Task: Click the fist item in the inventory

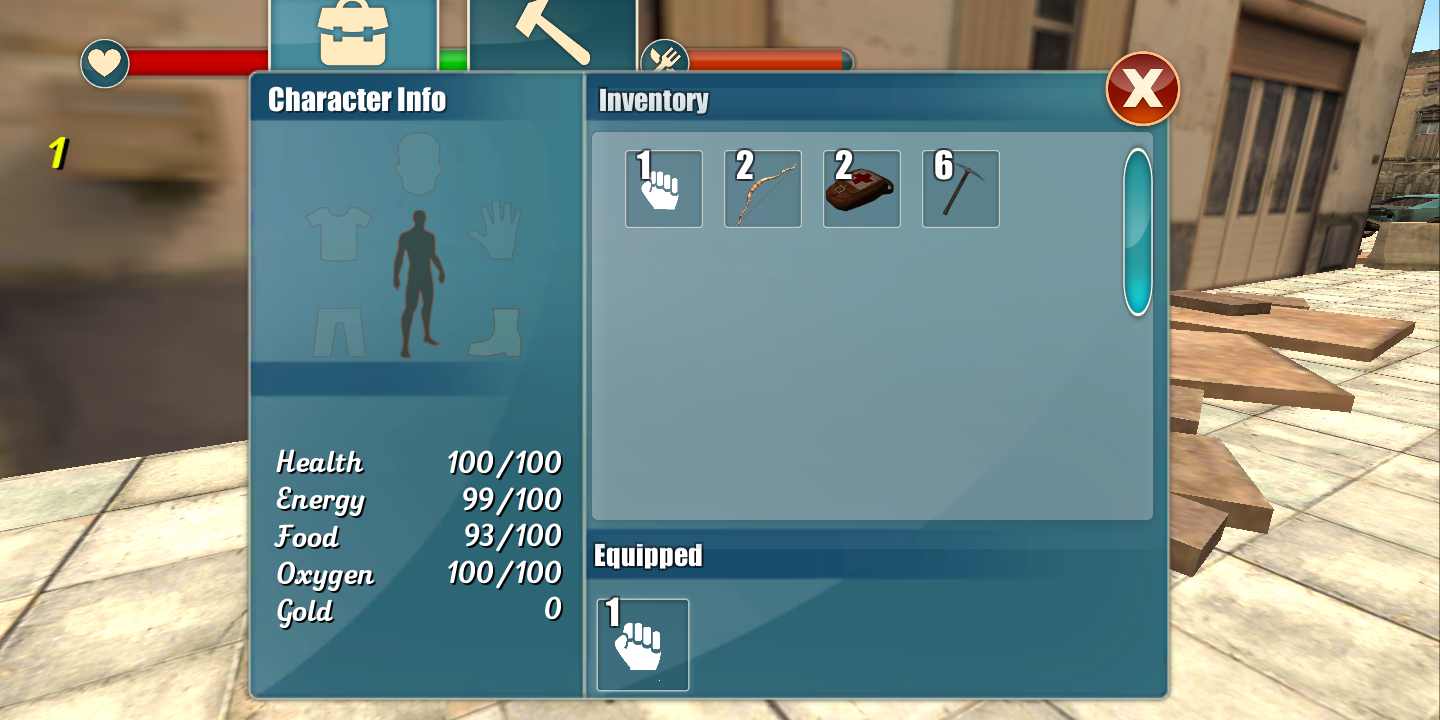Action: [663, 189]
